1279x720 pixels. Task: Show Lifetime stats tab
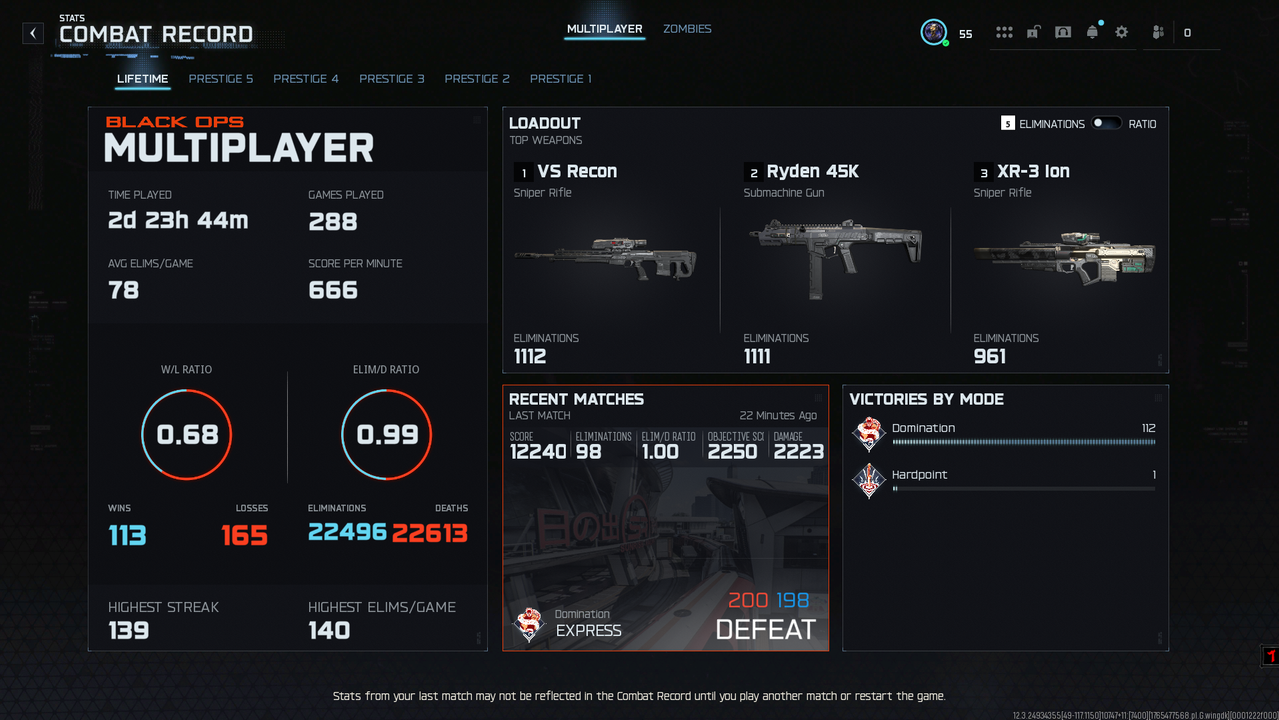point(142,79)
